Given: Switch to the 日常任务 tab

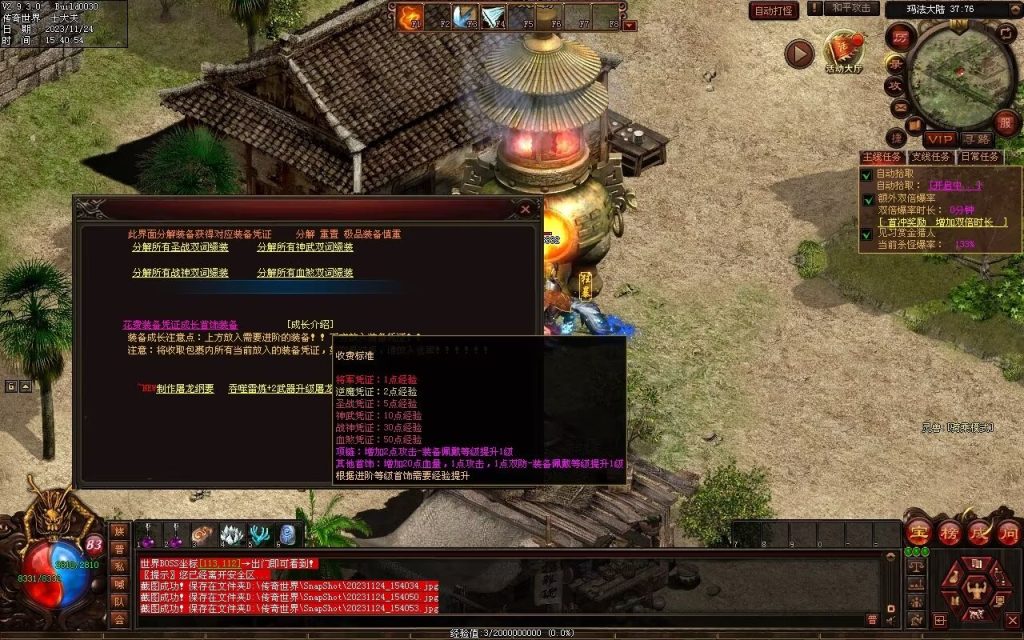Looking at the screenshot, I should click(x=979, y=157).
